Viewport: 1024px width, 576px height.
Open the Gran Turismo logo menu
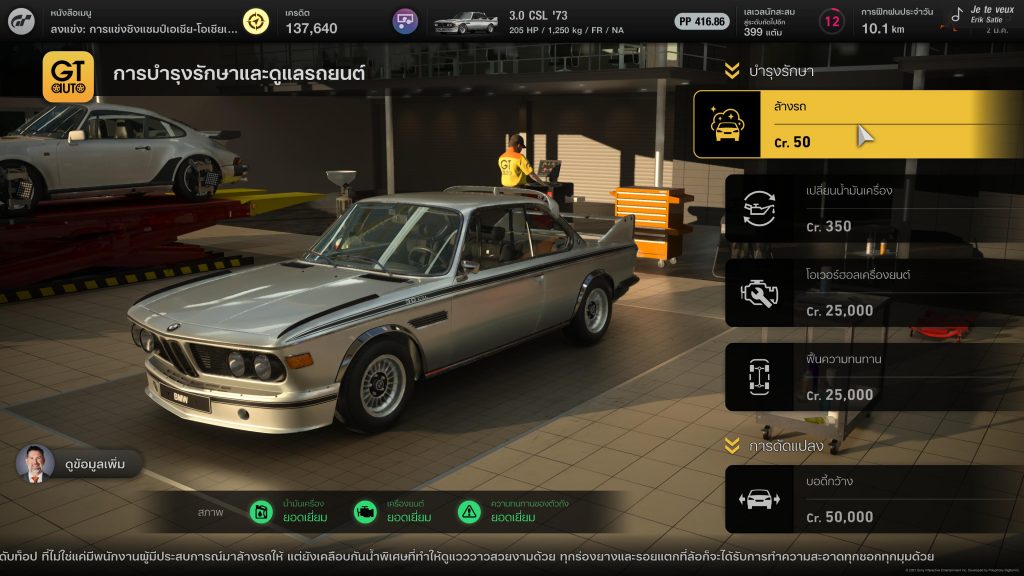pos(22,21)
